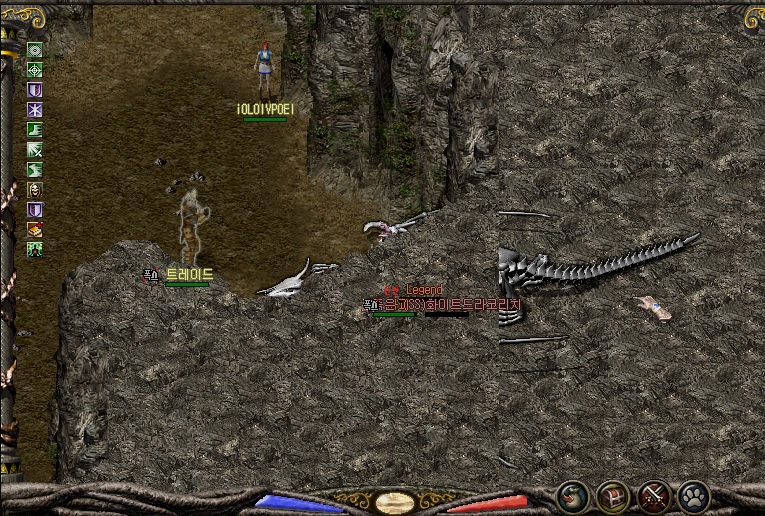Select the green diagonal sword buff icon
The width and height of the screenshot is (765, 516).
pyautogui.click(x=35, y=150)
